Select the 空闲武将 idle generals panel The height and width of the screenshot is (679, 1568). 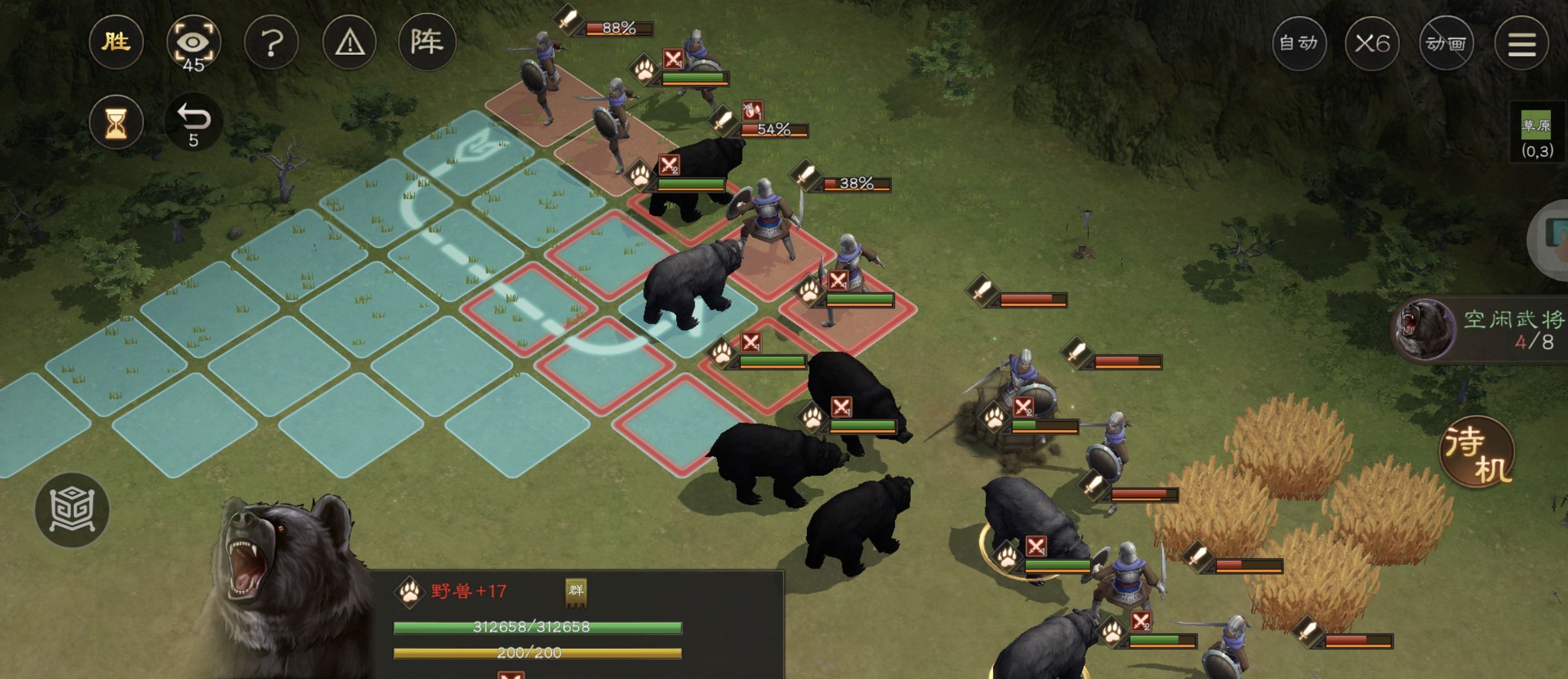click(1483, 328)
